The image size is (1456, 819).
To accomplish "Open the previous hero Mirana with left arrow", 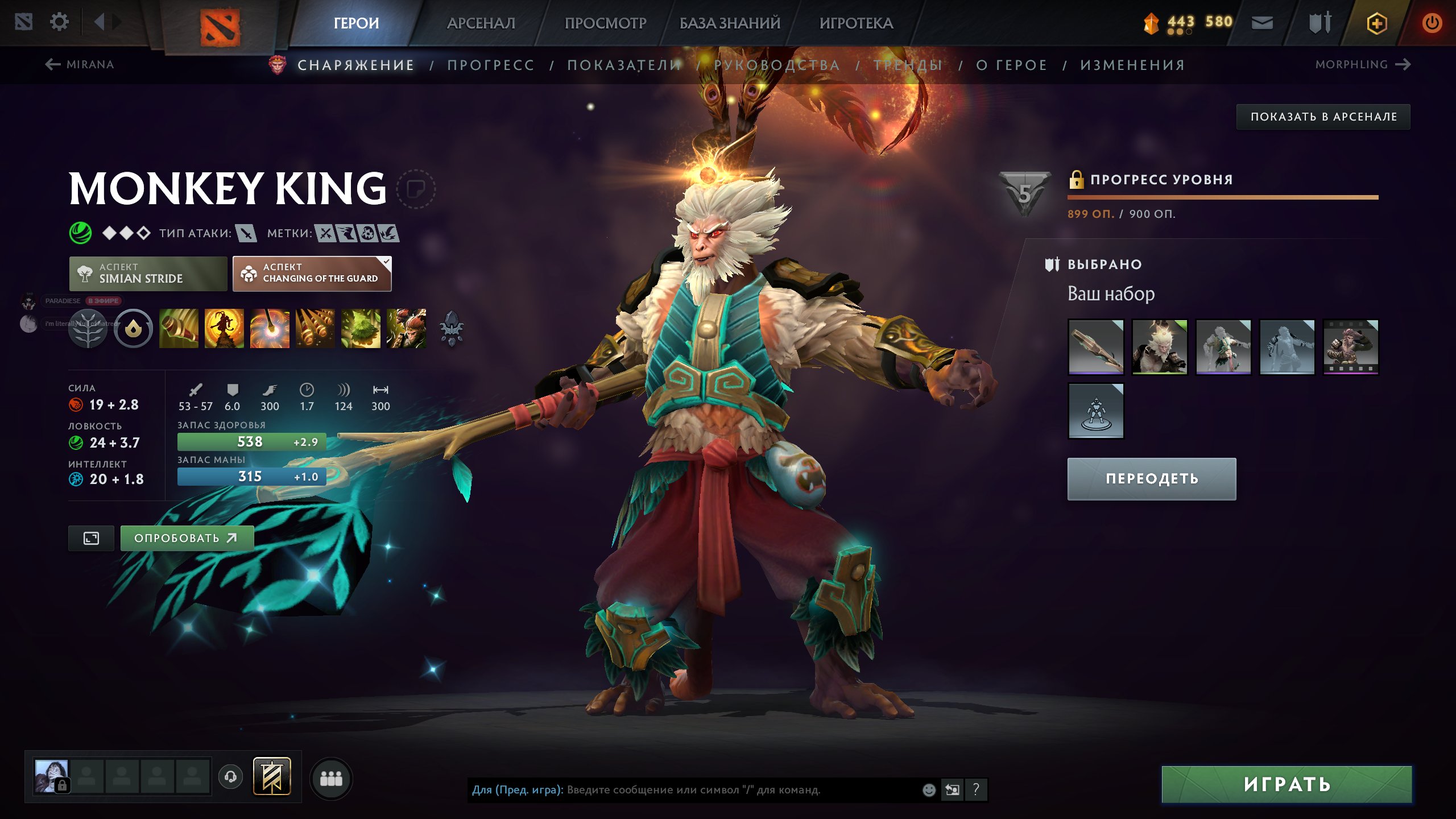I will point(52,65).
